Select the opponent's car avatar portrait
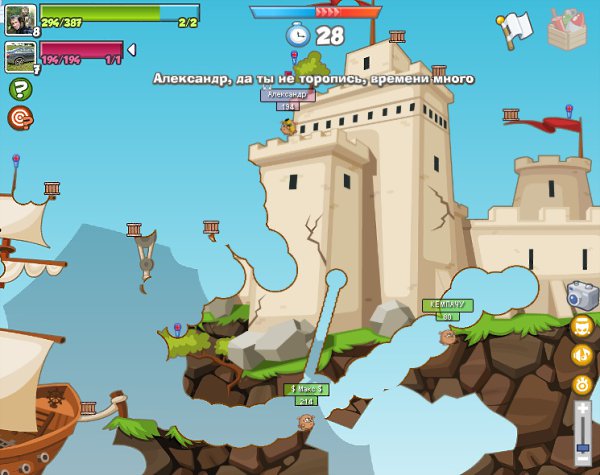600x475 pixels. 20,56
